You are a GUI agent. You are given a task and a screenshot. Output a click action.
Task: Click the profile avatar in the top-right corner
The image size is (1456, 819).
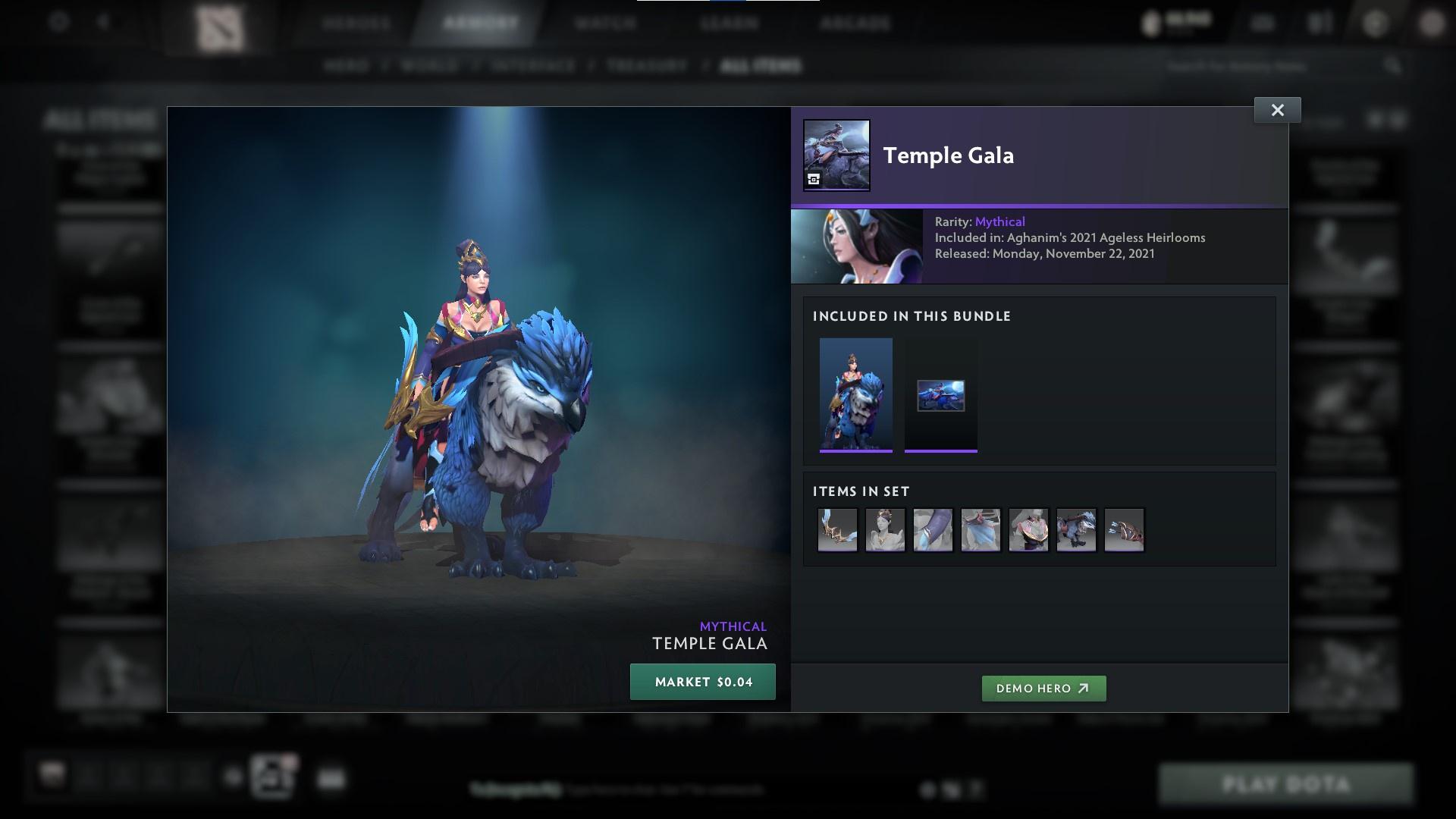(1432, 22)
